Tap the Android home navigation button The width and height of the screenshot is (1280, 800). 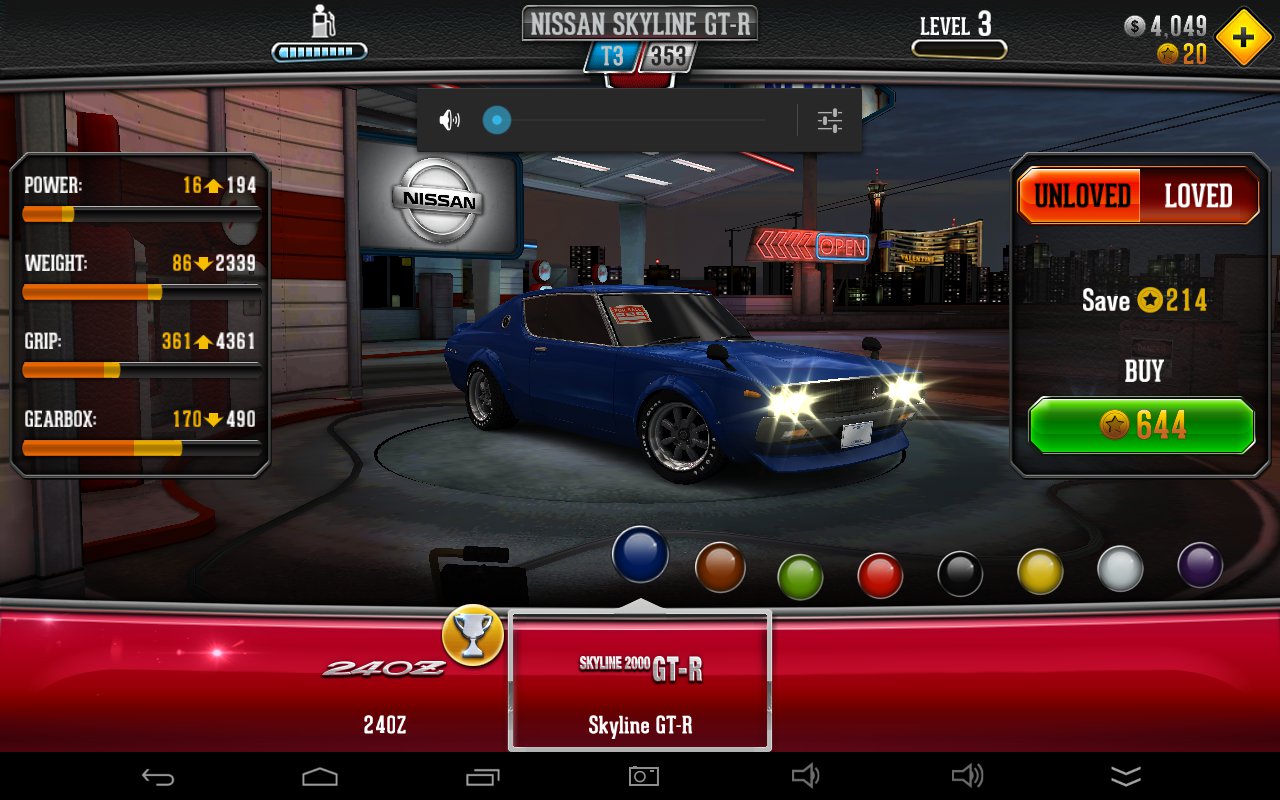[320, 776]
